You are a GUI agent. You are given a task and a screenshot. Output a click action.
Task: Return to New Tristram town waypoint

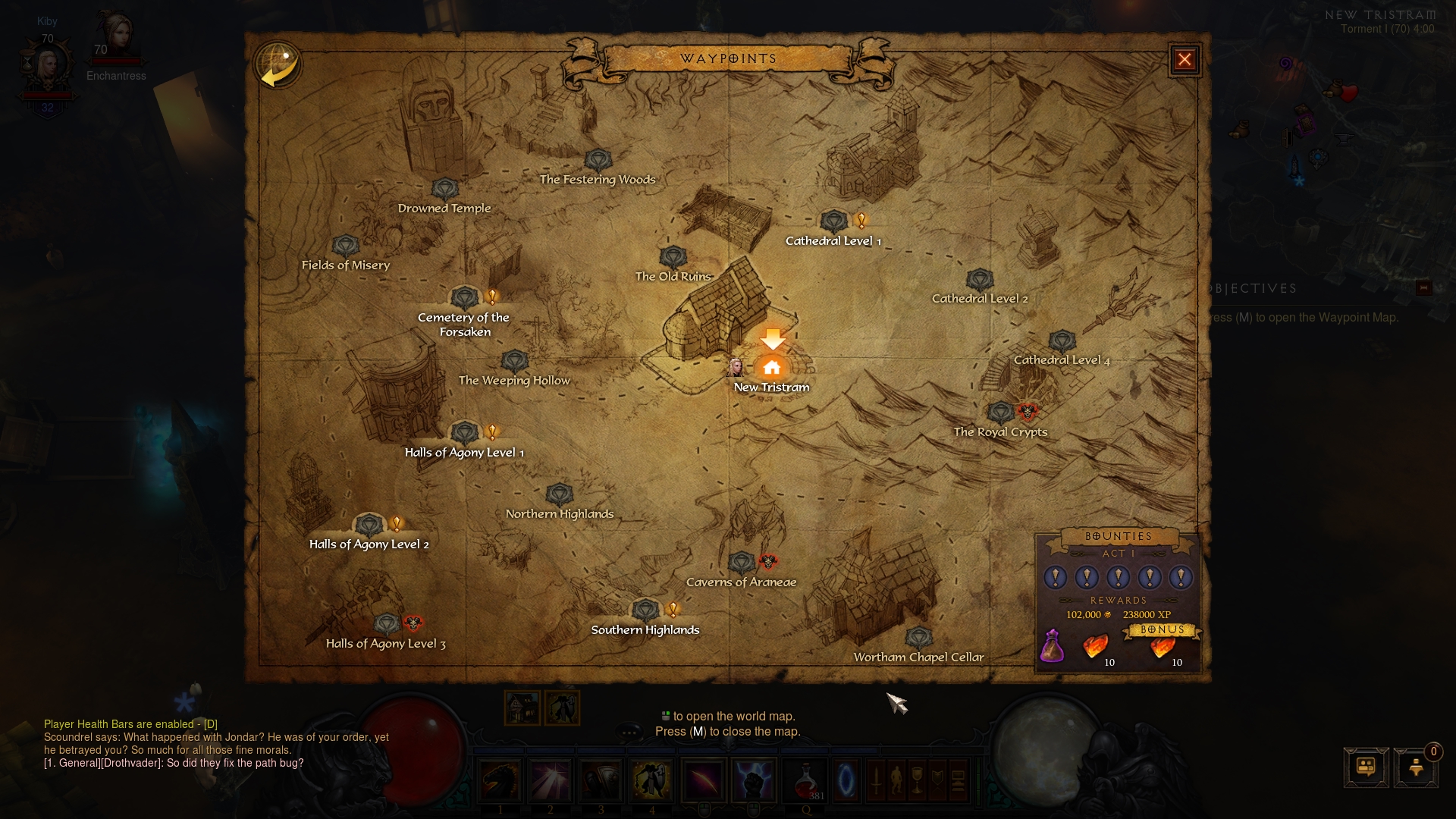click(772, 368)
